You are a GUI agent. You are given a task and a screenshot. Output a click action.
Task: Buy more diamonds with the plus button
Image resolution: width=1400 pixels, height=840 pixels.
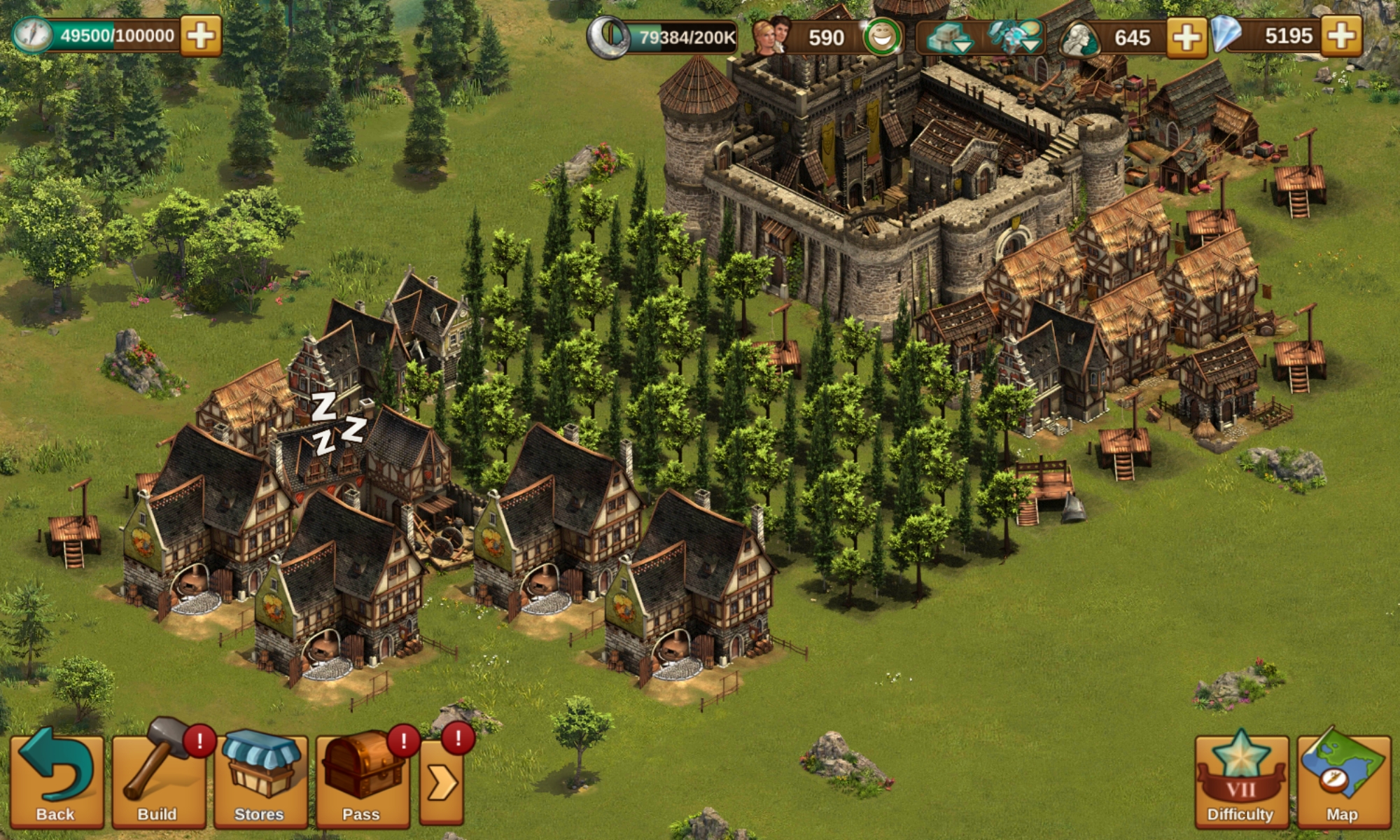point(1341,36)
